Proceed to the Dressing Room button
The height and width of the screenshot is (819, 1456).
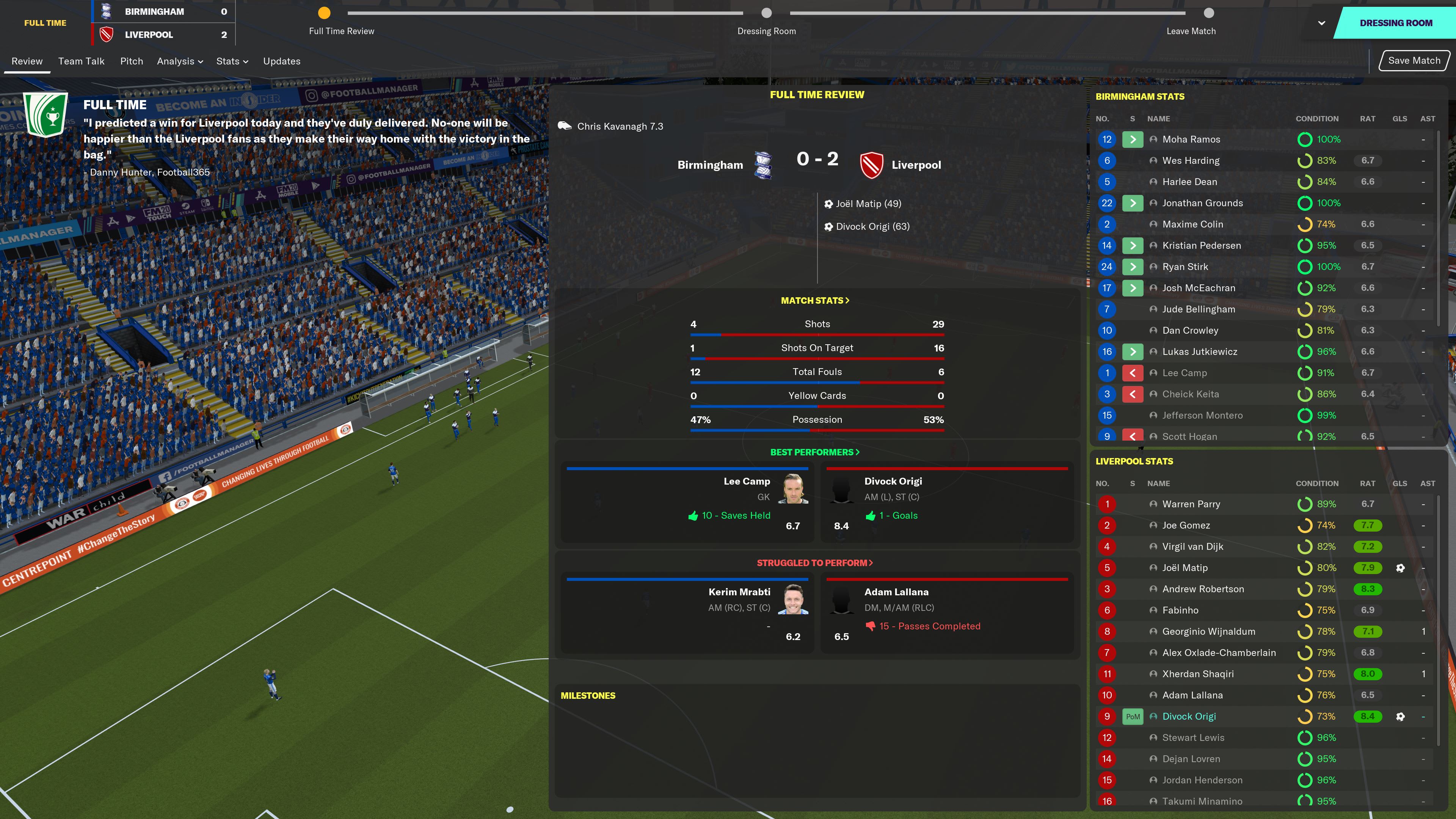coord(1395,23)
